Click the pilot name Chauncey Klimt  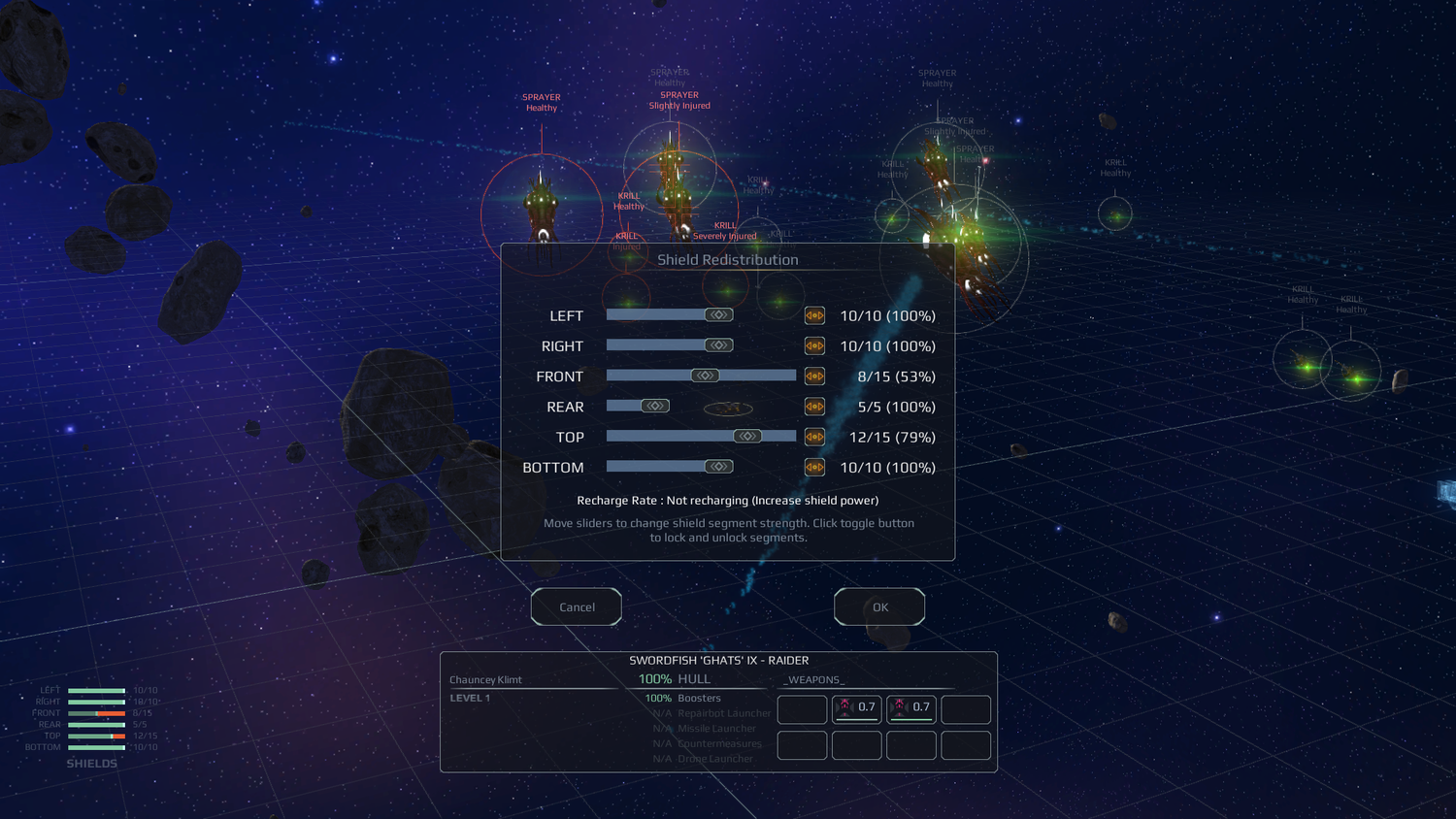coord(485,679)
